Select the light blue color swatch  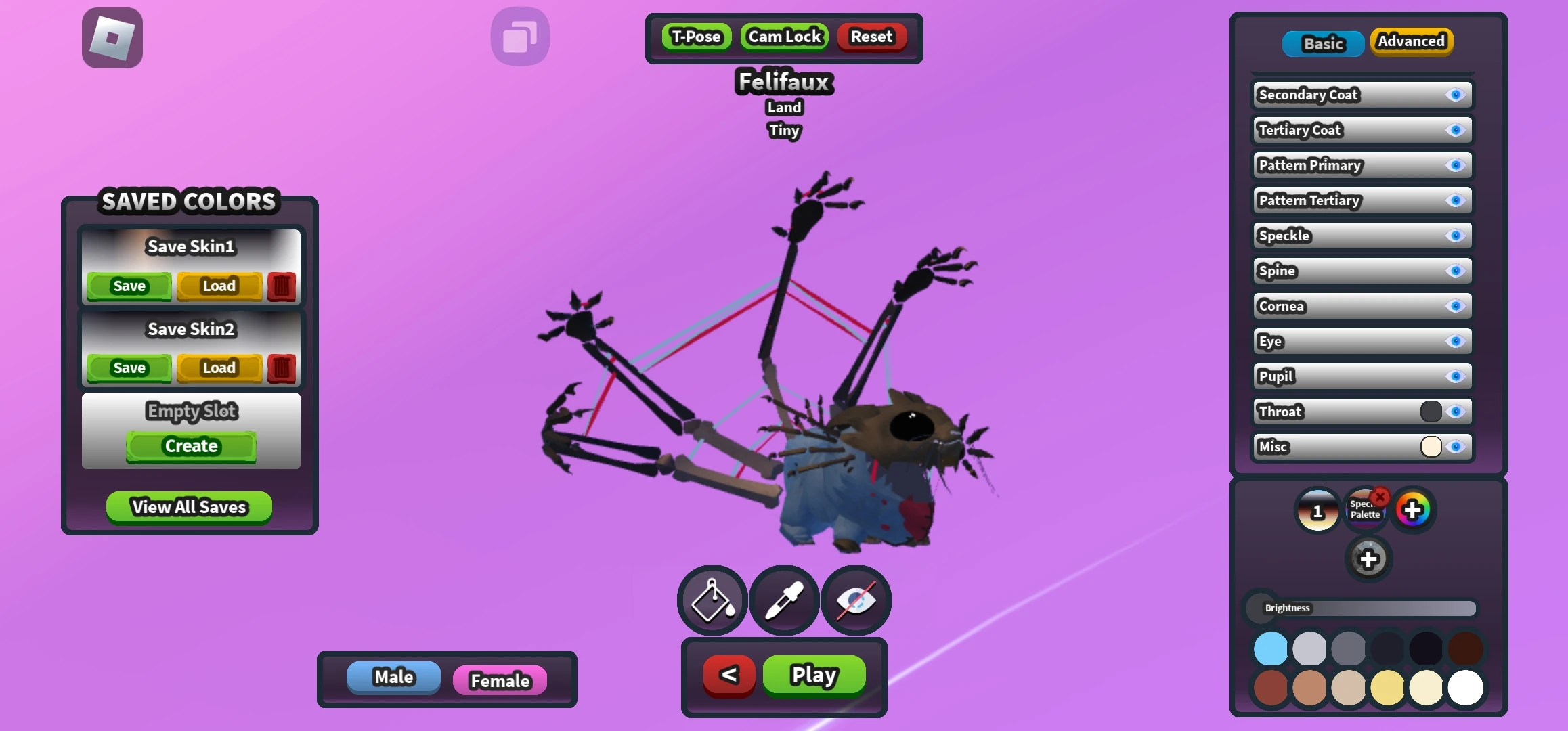click(1269, 648)
